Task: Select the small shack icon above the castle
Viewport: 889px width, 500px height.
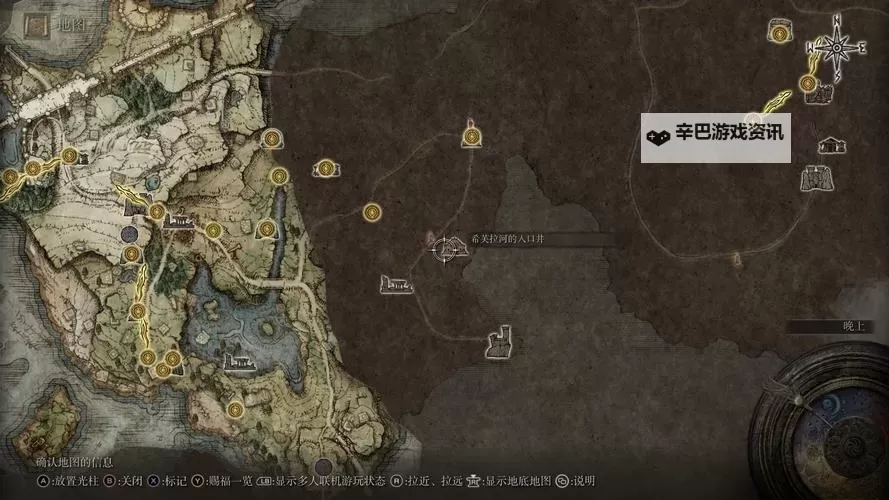Action: [830, 147]
